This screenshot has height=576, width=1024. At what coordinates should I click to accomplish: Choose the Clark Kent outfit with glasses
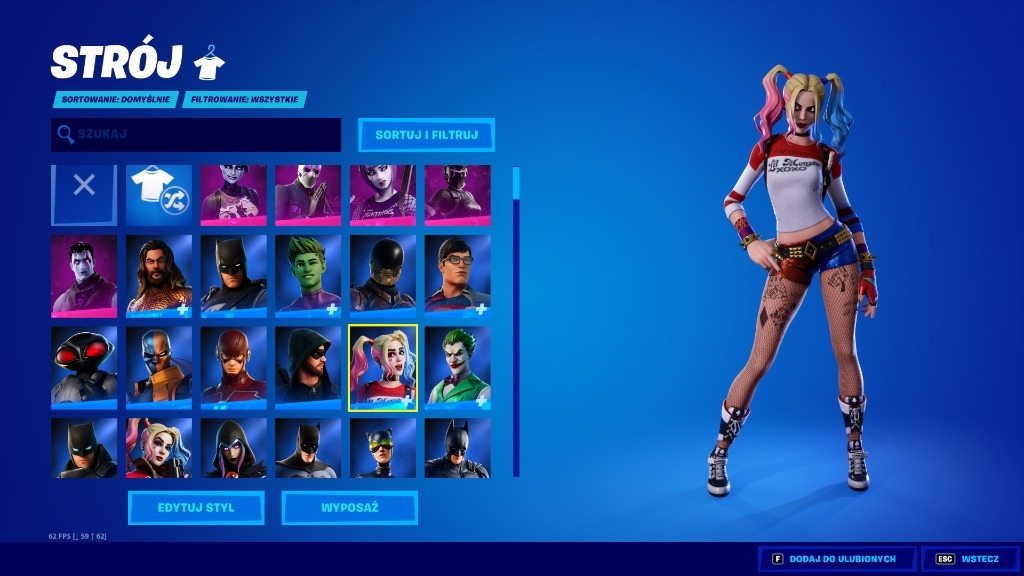pyautogui.click(x=457, y=275)
